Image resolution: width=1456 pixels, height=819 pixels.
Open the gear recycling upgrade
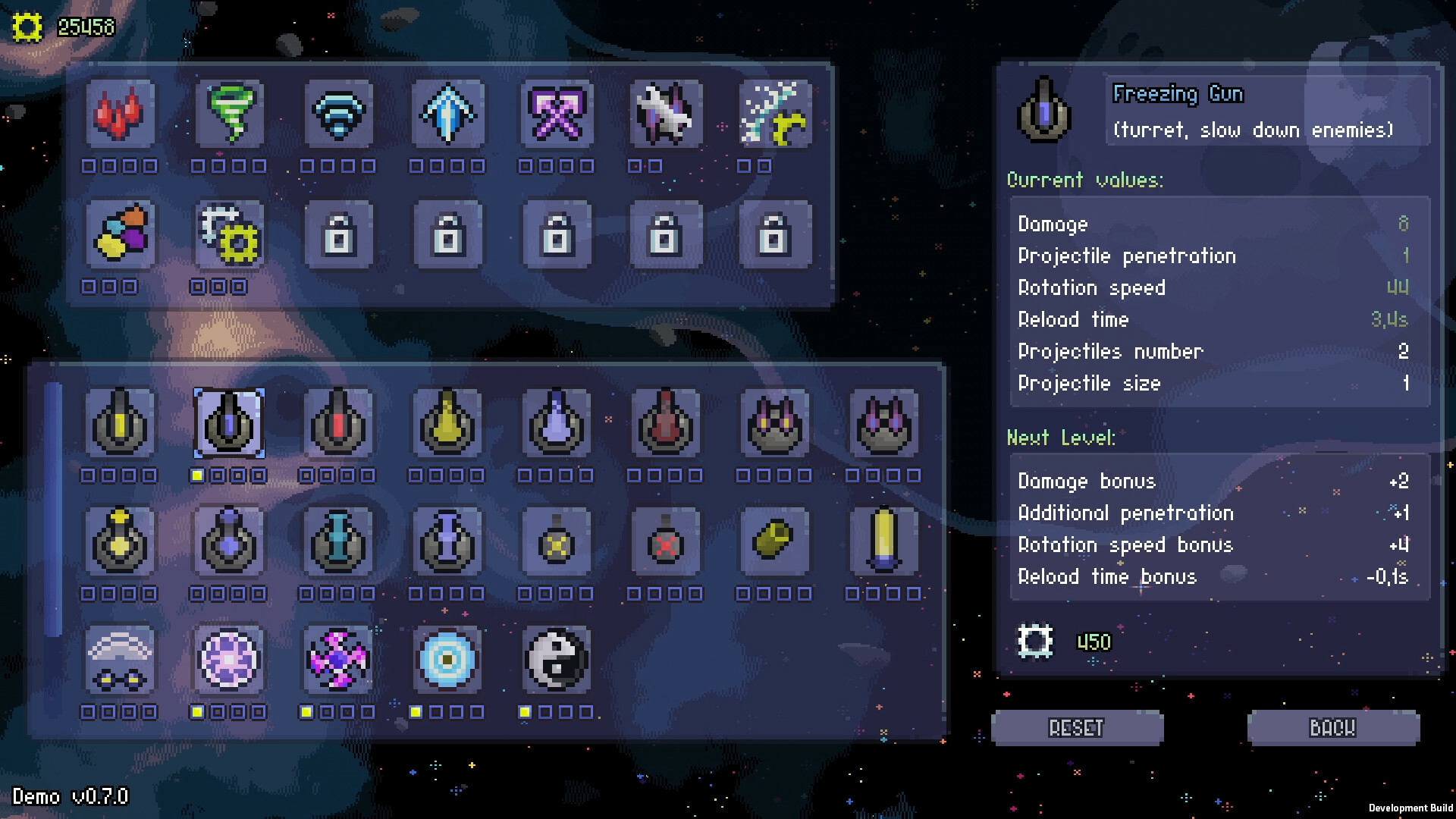tap(230, 235)
